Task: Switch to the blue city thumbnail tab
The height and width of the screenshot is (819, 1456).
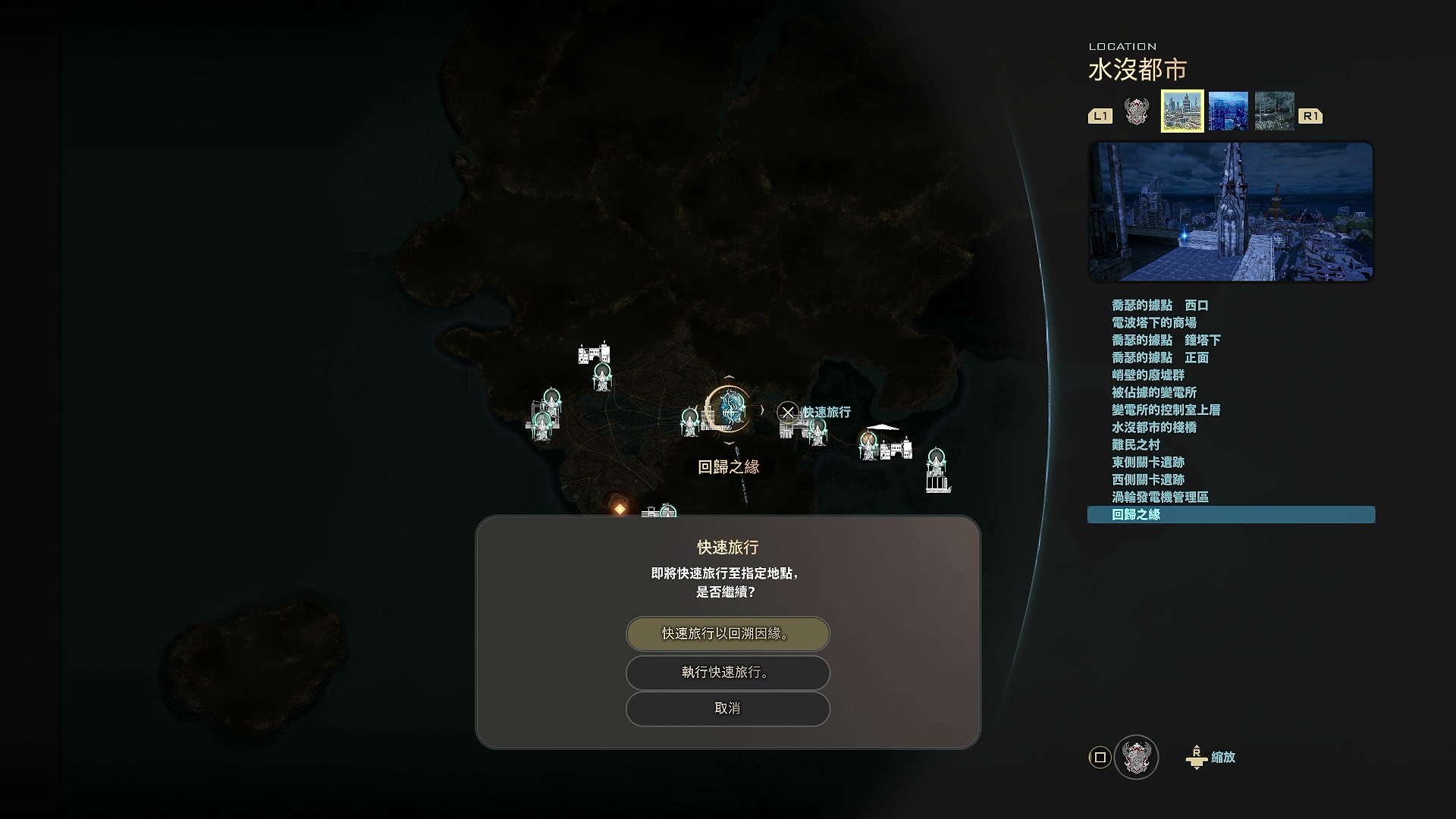Action: click(1228, 111)
